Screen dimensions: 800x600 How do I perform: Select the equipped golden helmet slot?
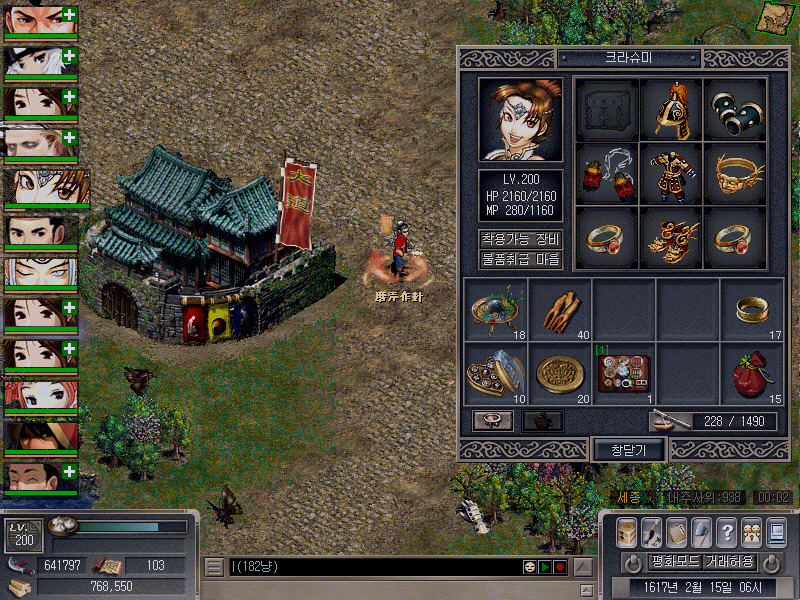click(x=671, y=109)
